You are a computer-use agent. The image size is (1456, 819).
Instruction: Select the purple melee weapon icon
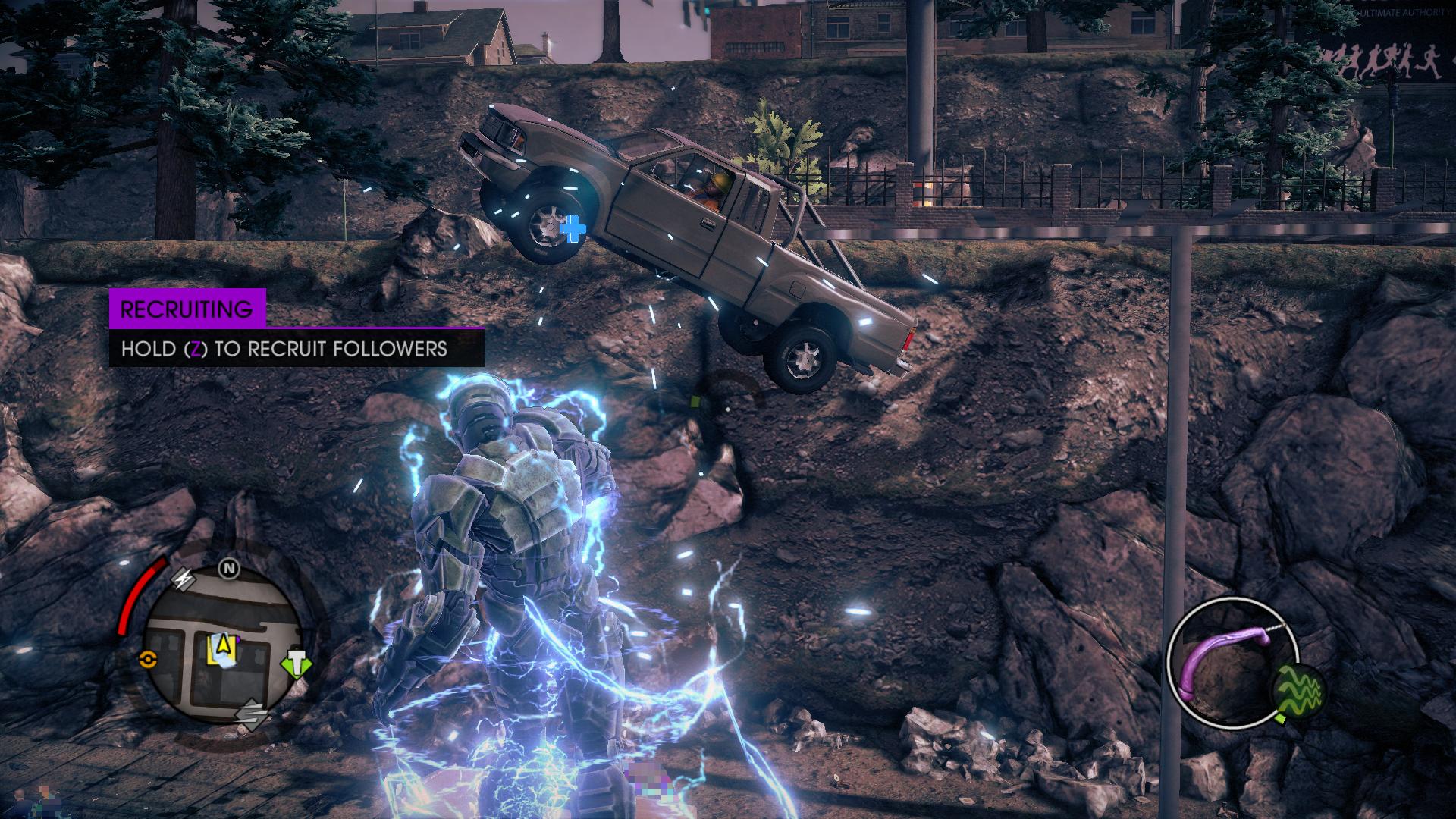pyautogui.click(x=1222, y=660)
